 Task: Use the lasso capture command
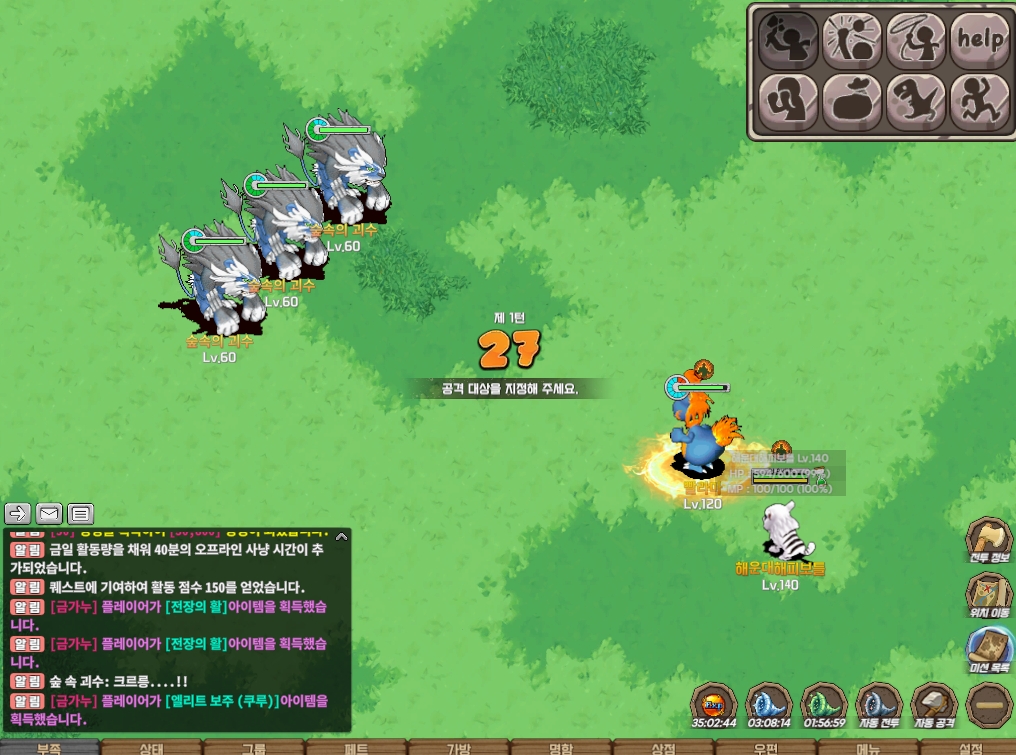pyautogui.click(x=915, y=39)
